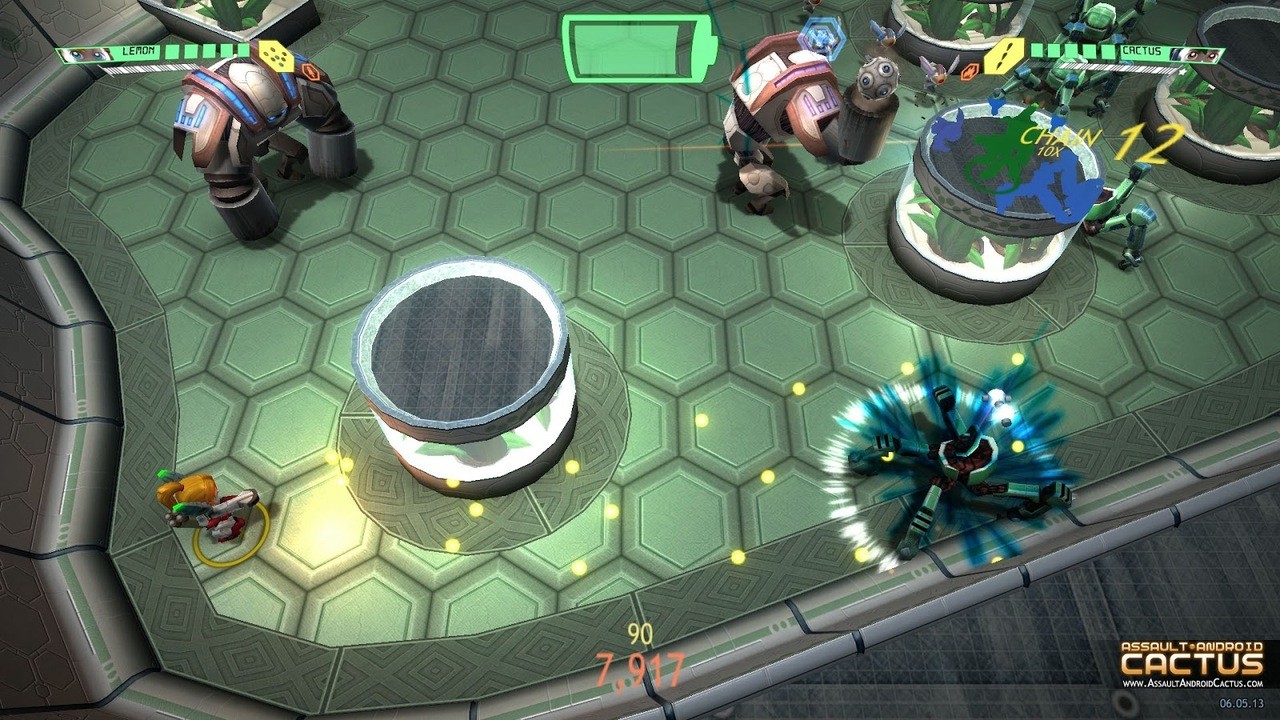The height and width of the screenshot is (720, 1280).
Task: Click the yellow exclamation hexagon near Cactus
Action: pos(1002,56)
